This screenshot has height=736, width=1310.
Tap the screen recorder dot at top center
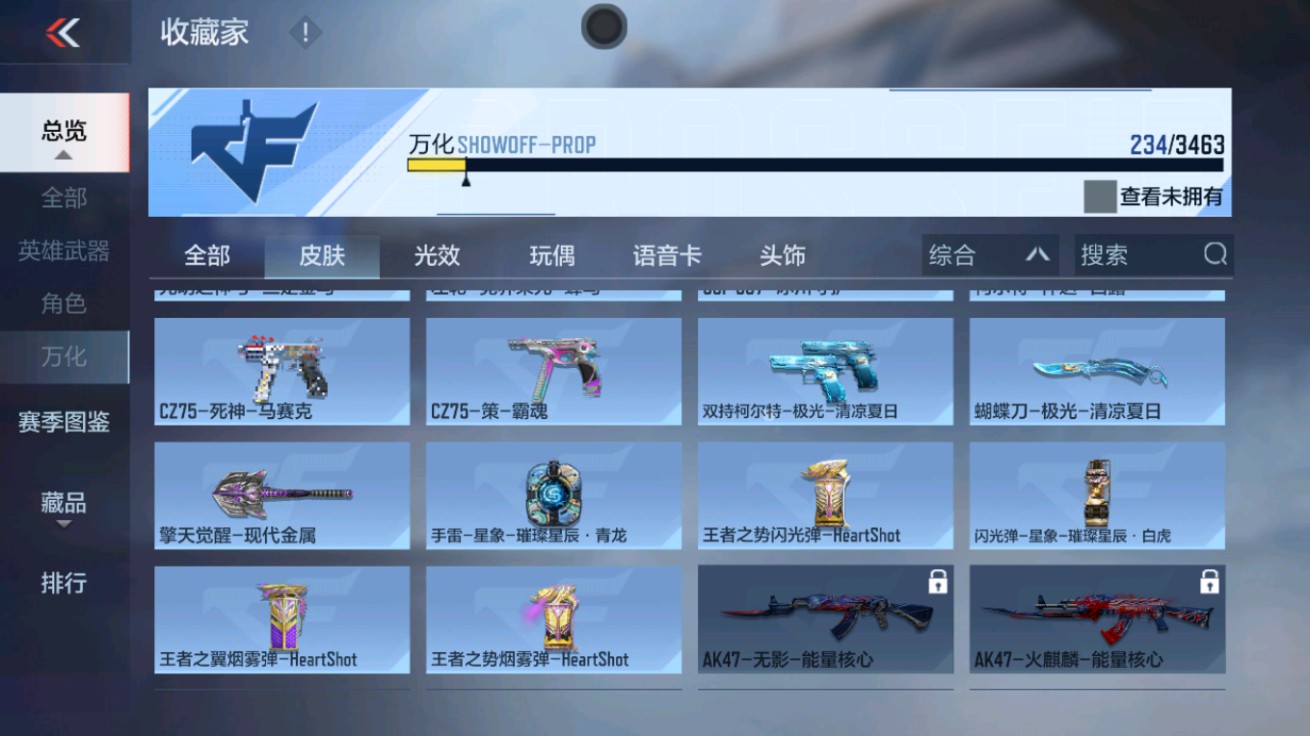coord(603,27)
